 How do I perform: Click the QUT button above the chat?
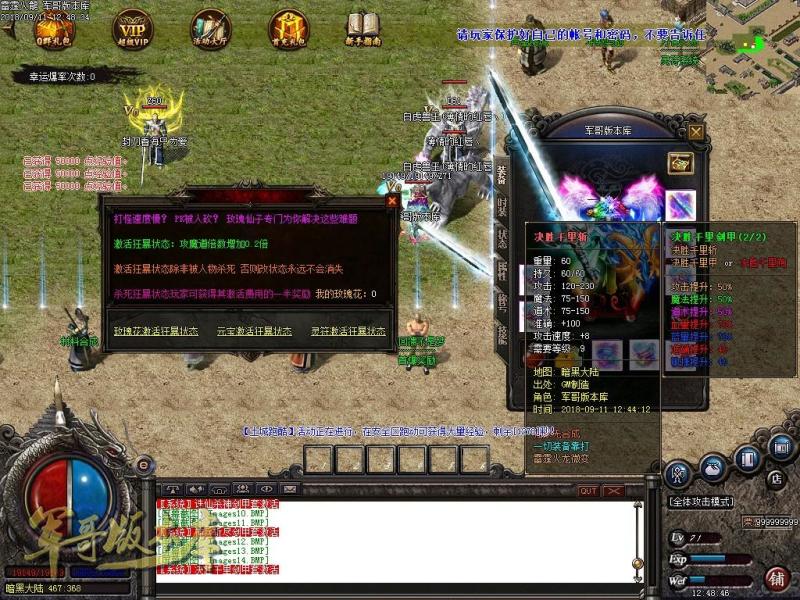coord(588,491)
